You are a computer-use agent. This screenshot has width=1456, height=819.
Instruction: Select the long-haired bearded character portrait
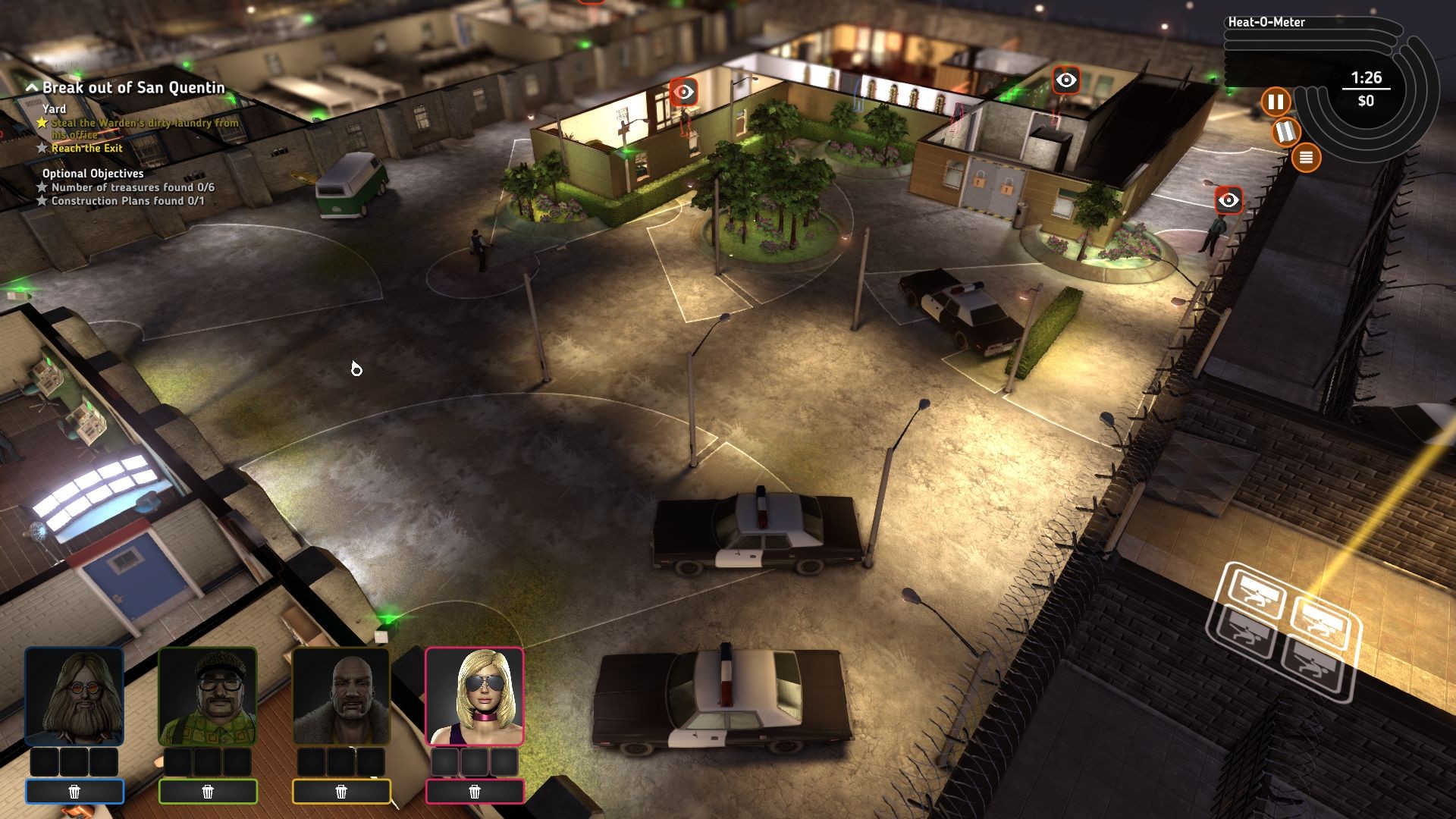click(74, 696)
